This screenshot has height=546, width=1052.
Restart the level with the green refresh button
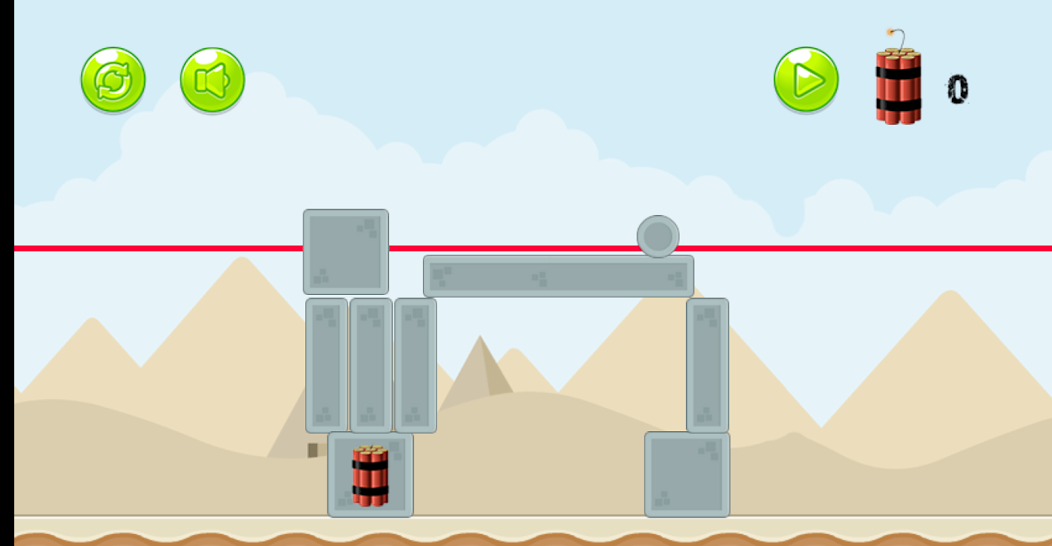tap(113, 80)
